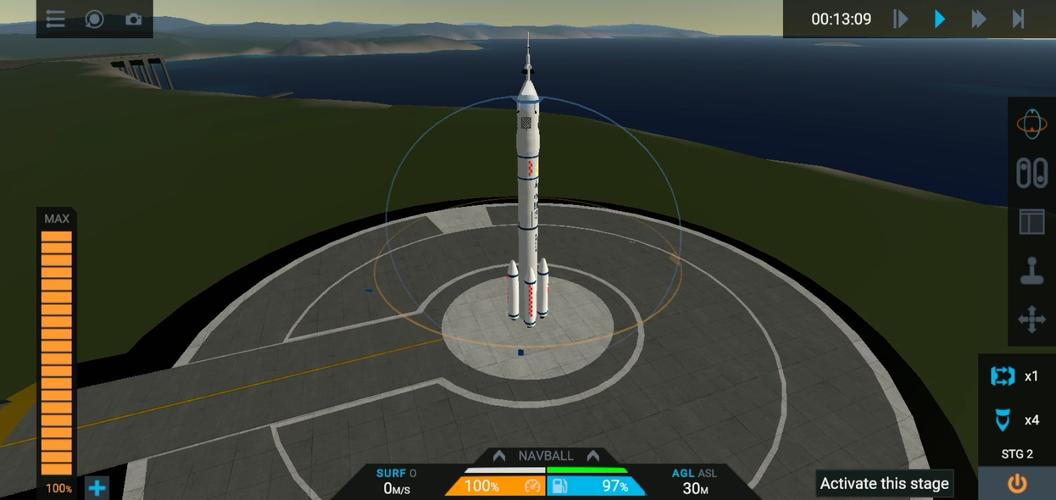Enable fast-forward time warp
This screenshot has width=1056, height=500.
(979, 19)
